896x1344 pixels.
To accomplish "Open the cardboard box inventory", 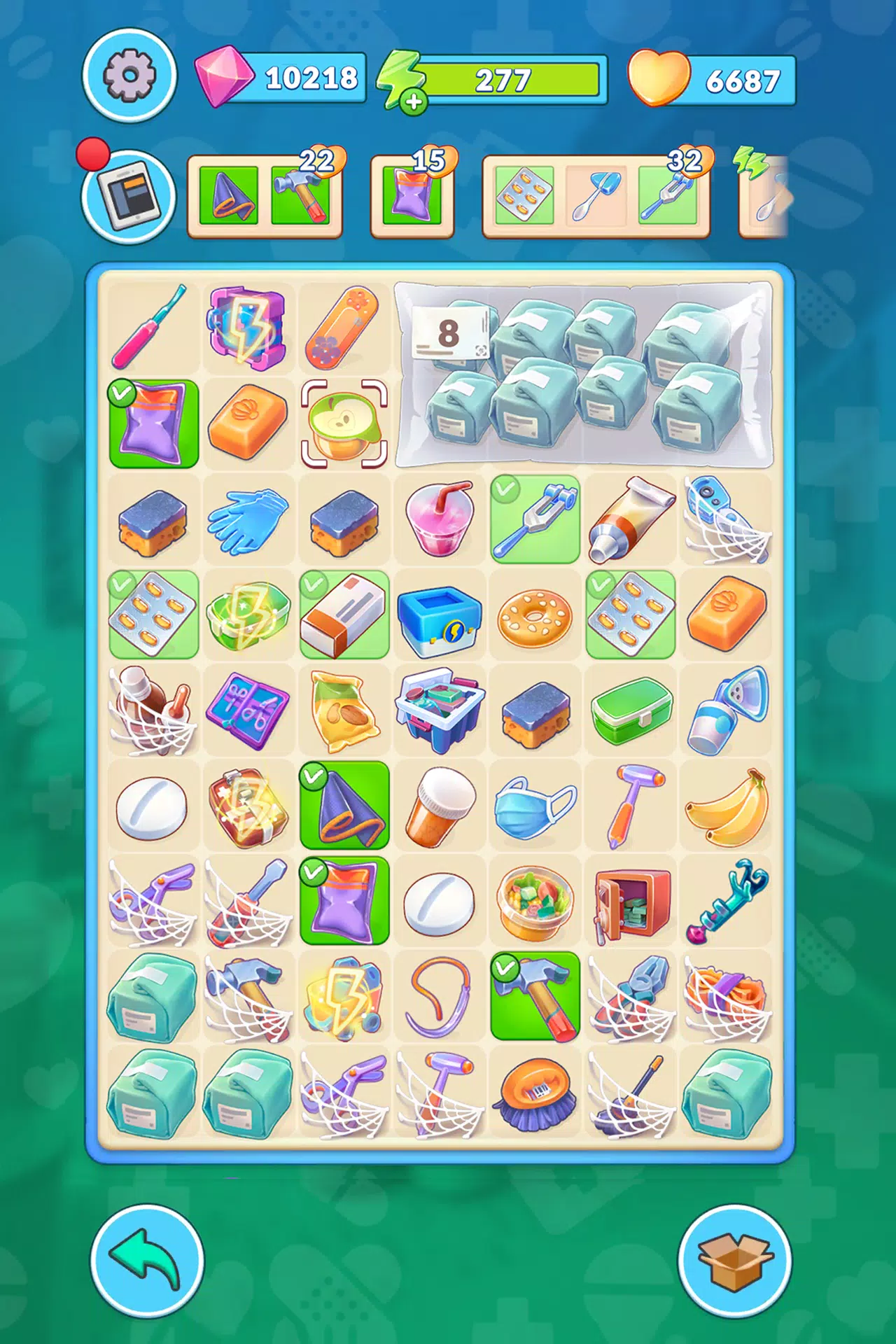I will [x=735, y=1261].
